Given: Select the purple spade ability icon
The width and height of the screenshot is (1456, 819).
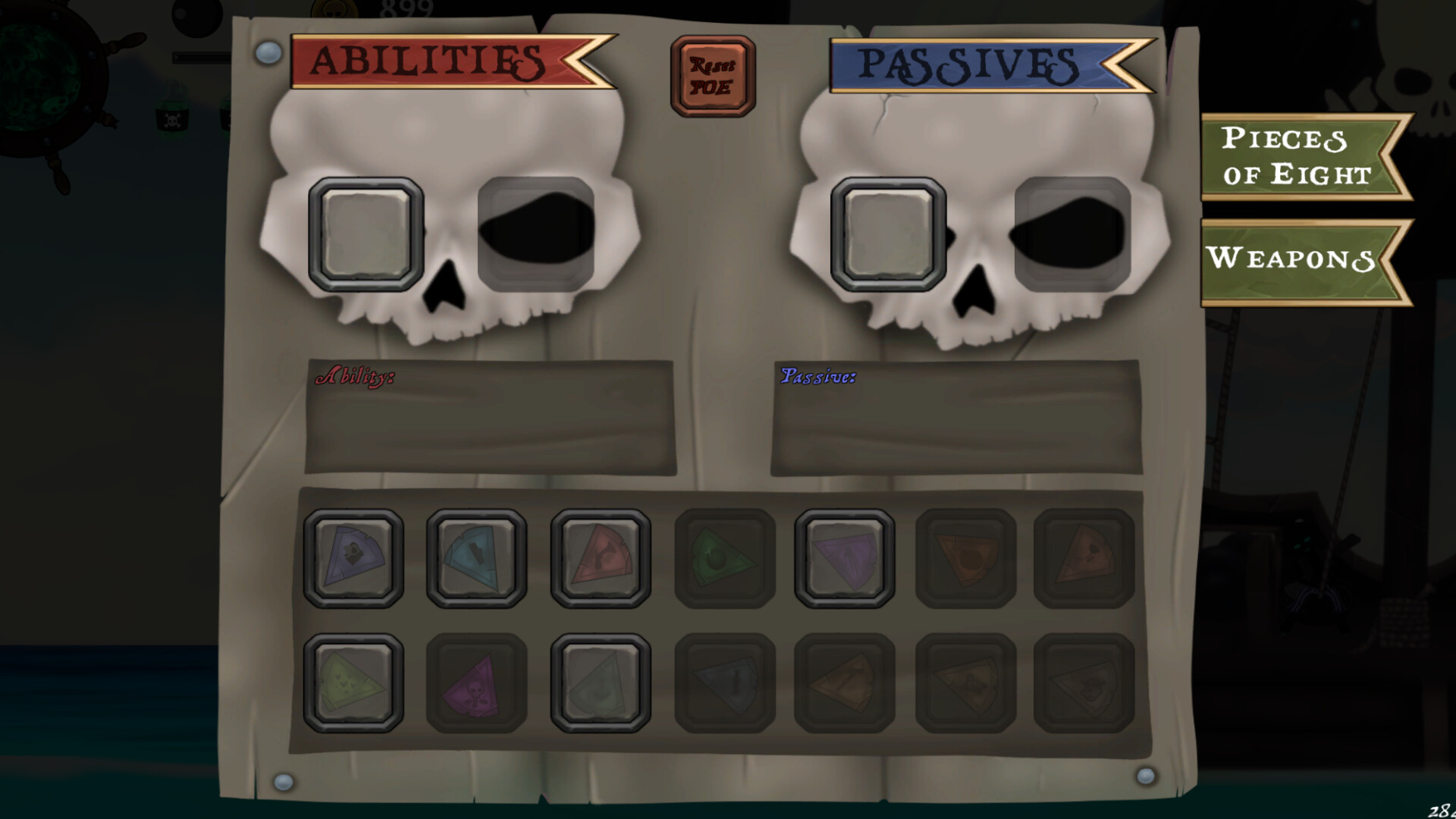Looking at the screenshot, I should coord(354,557).
